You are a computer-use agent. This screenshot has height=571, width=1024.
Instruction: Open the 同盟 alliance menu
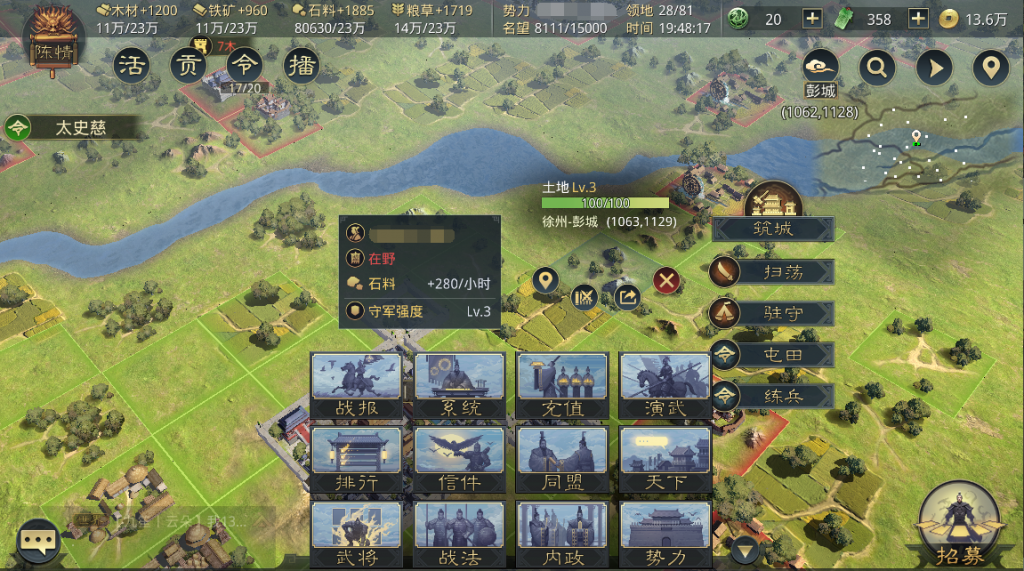pos(562,460)
